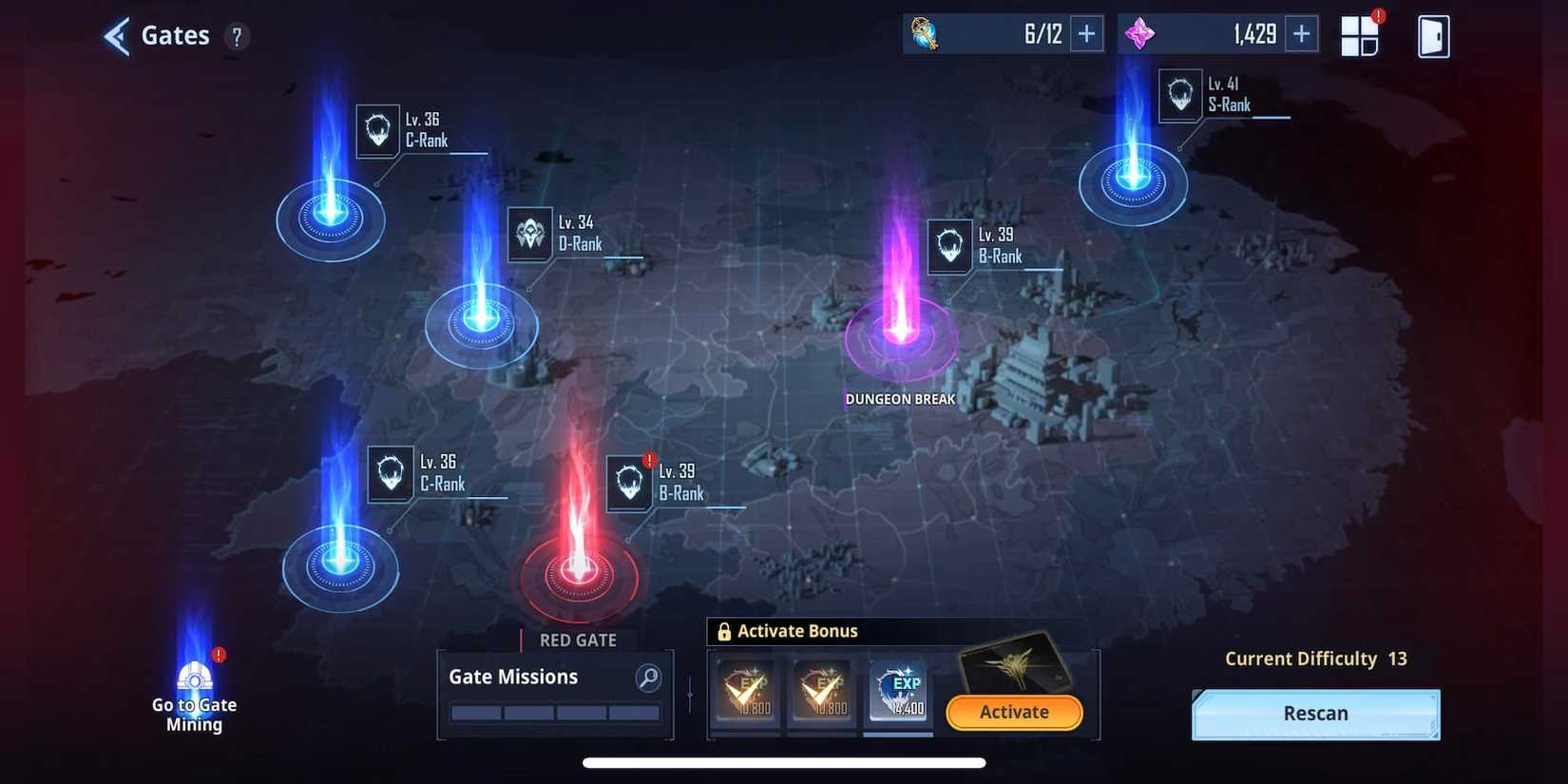This screenshot has height=784, width=1568.
Task: Select the 14,400 EXP reward thumbnail
Action: click(897, 694)
